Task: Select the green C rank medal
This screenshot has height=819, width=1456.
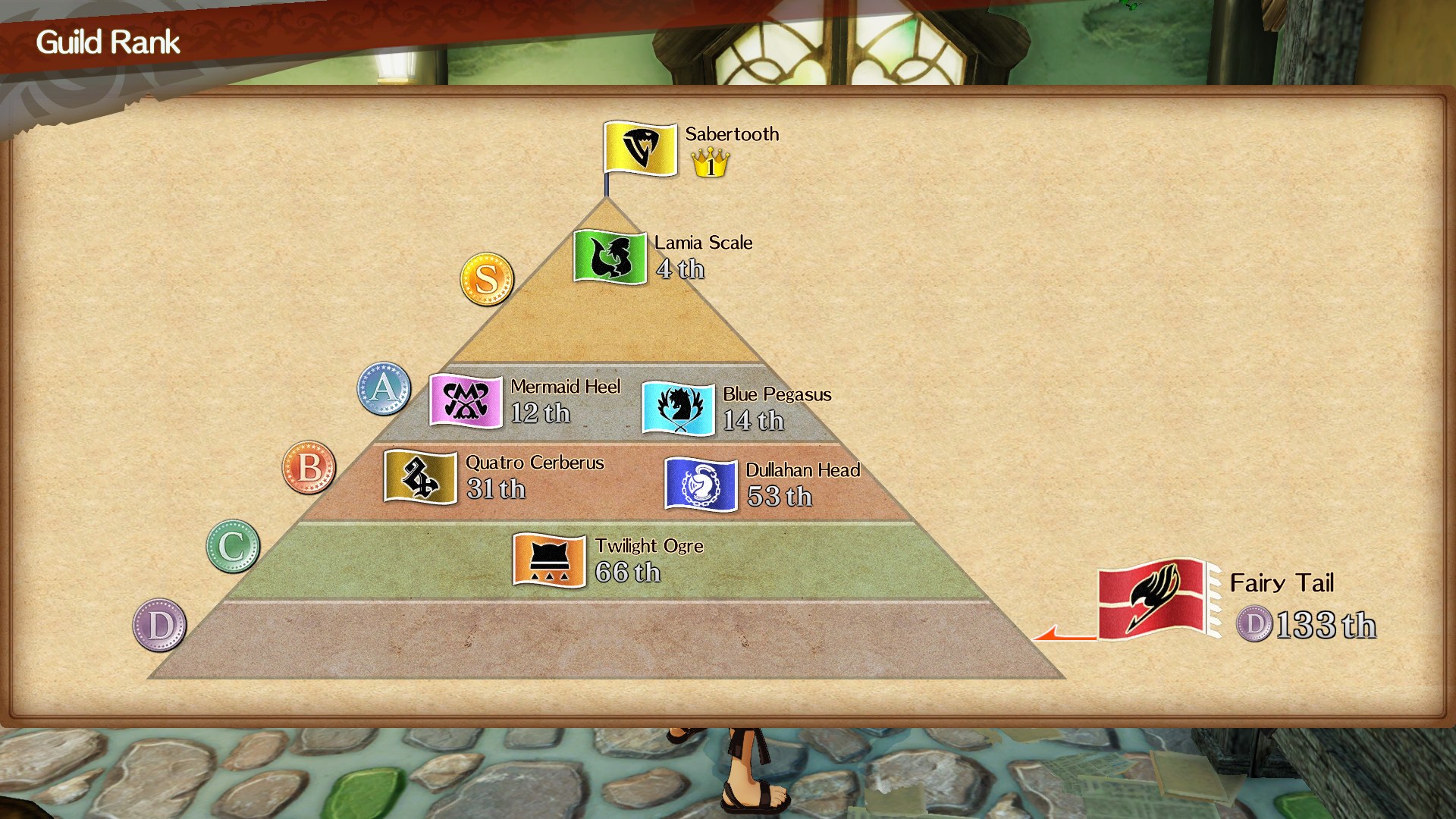Action: click(x=233, y=546)
